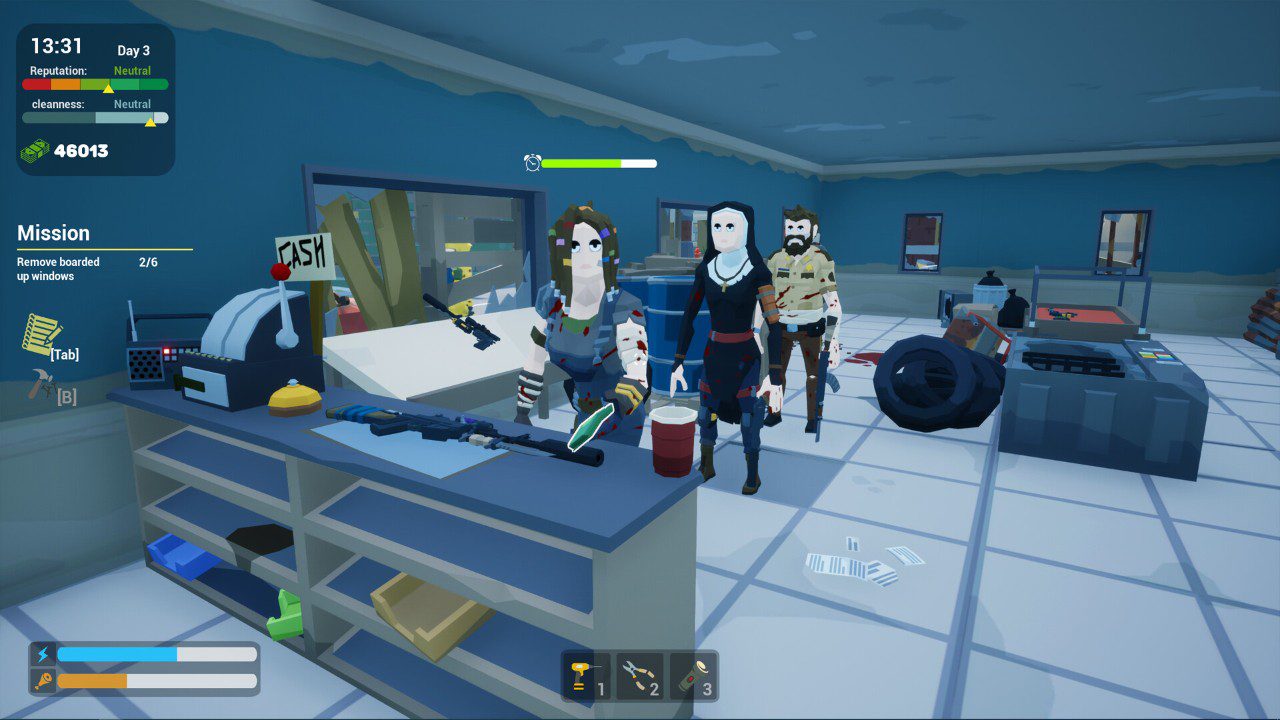Click the lightning energy icon bottom left
The height and width of the screenshot is (720, 1280).
coord(42,655)
